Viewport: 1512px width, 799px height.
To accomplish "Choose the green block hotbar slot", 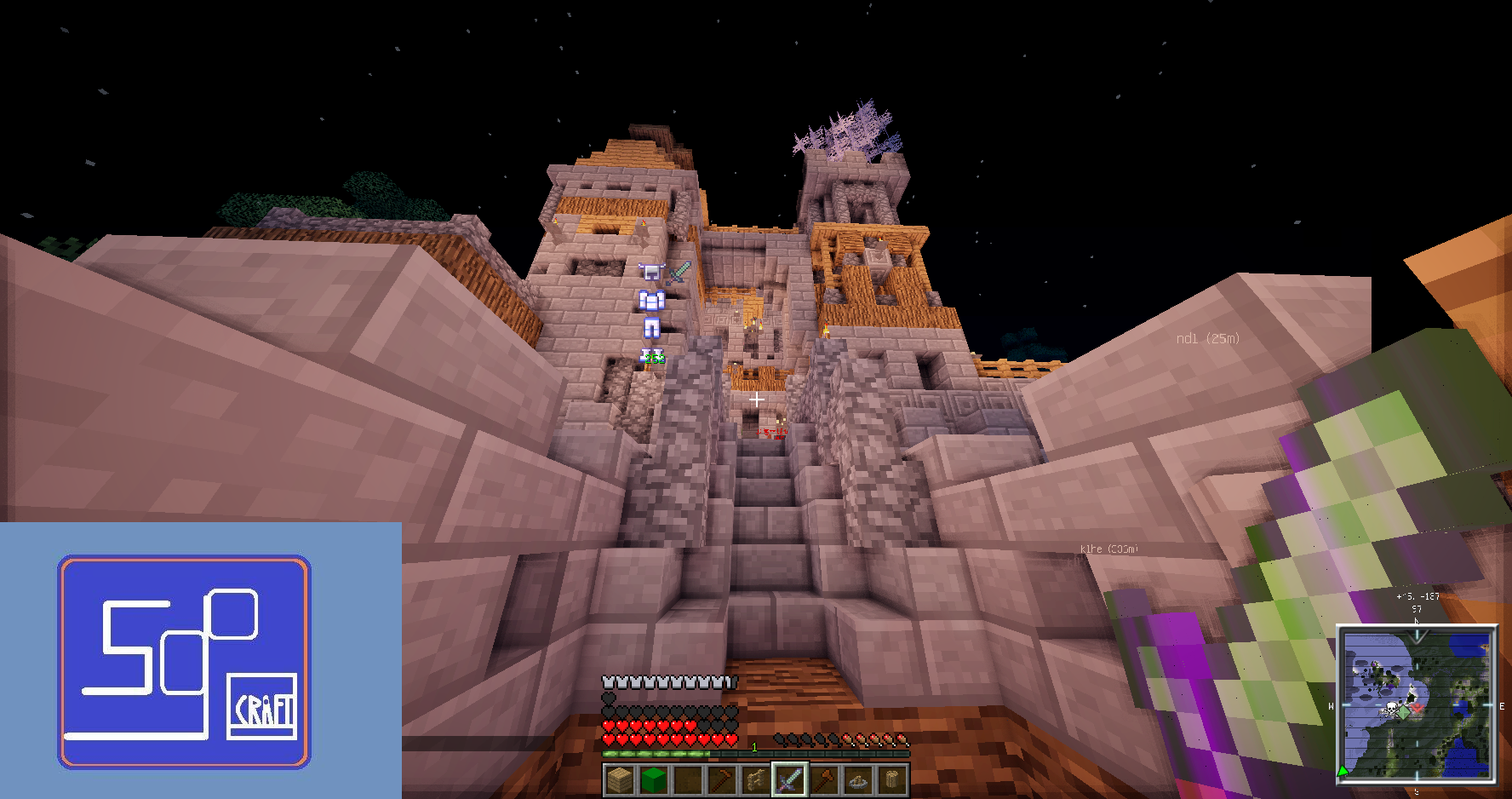I will (653, 779).
